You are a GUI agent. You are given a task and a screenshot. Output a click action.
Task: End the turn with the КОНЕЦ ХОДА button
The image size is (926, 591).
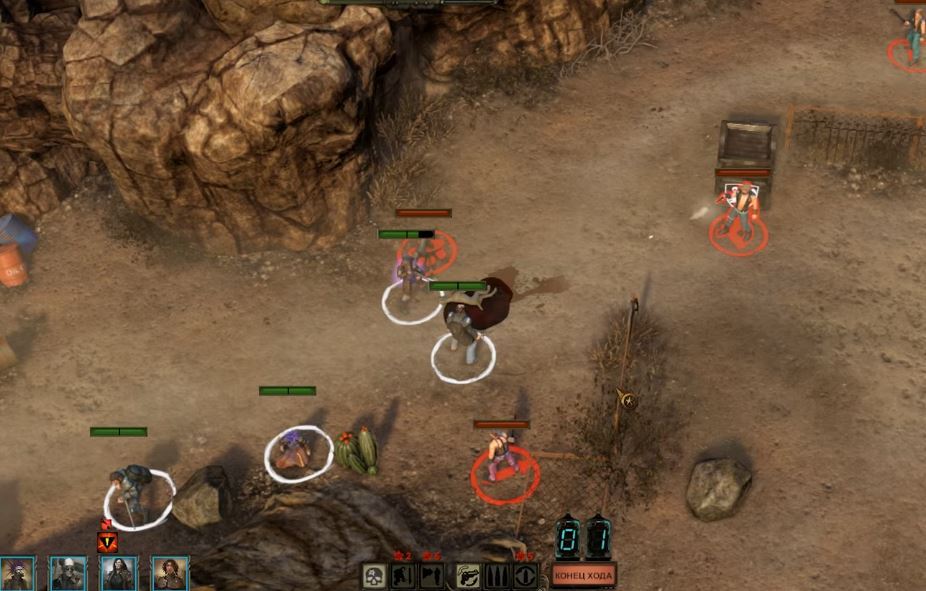tap(584, 576)
